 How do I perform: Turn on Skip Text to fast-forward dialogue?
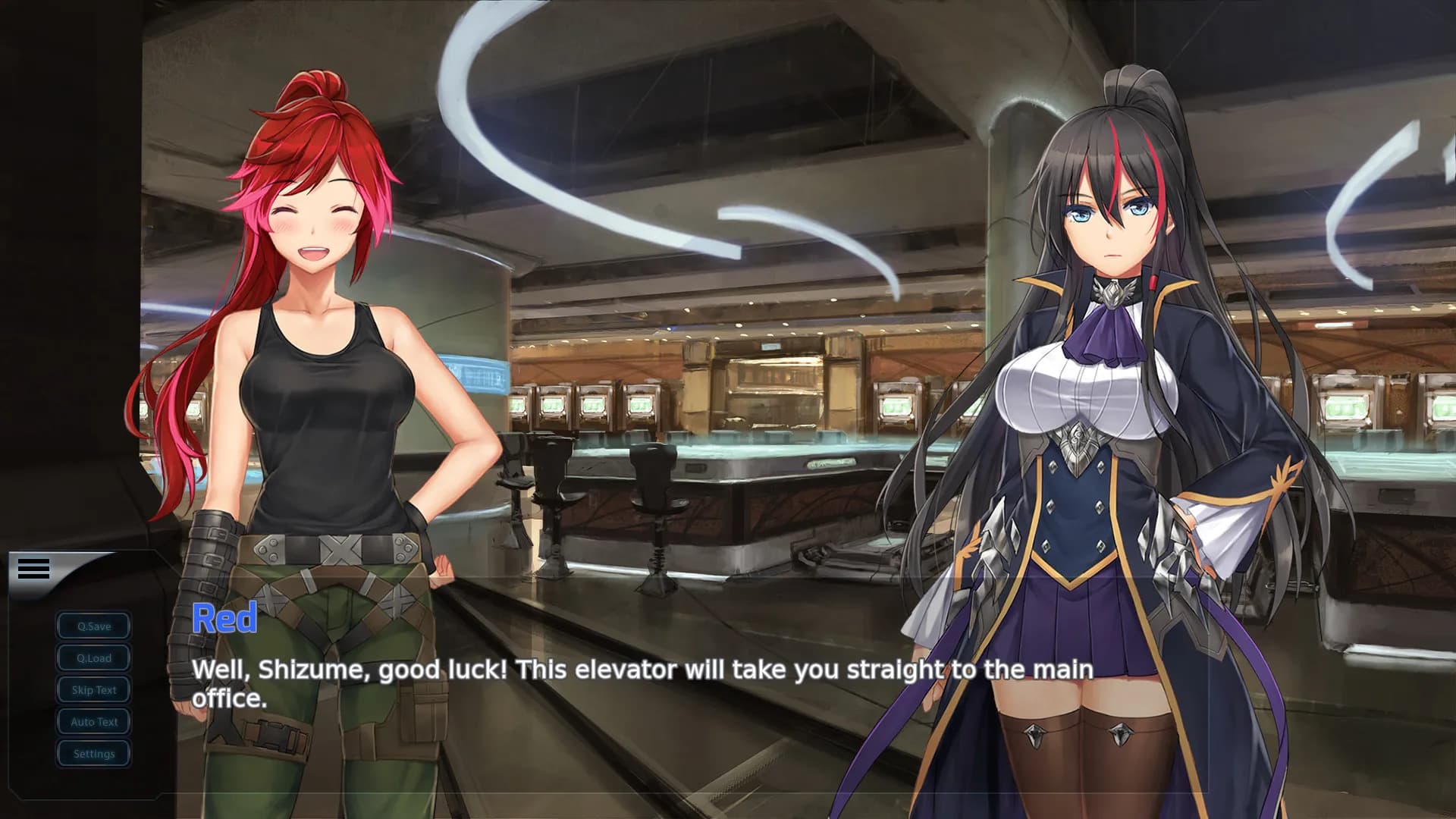click(93, 689)
